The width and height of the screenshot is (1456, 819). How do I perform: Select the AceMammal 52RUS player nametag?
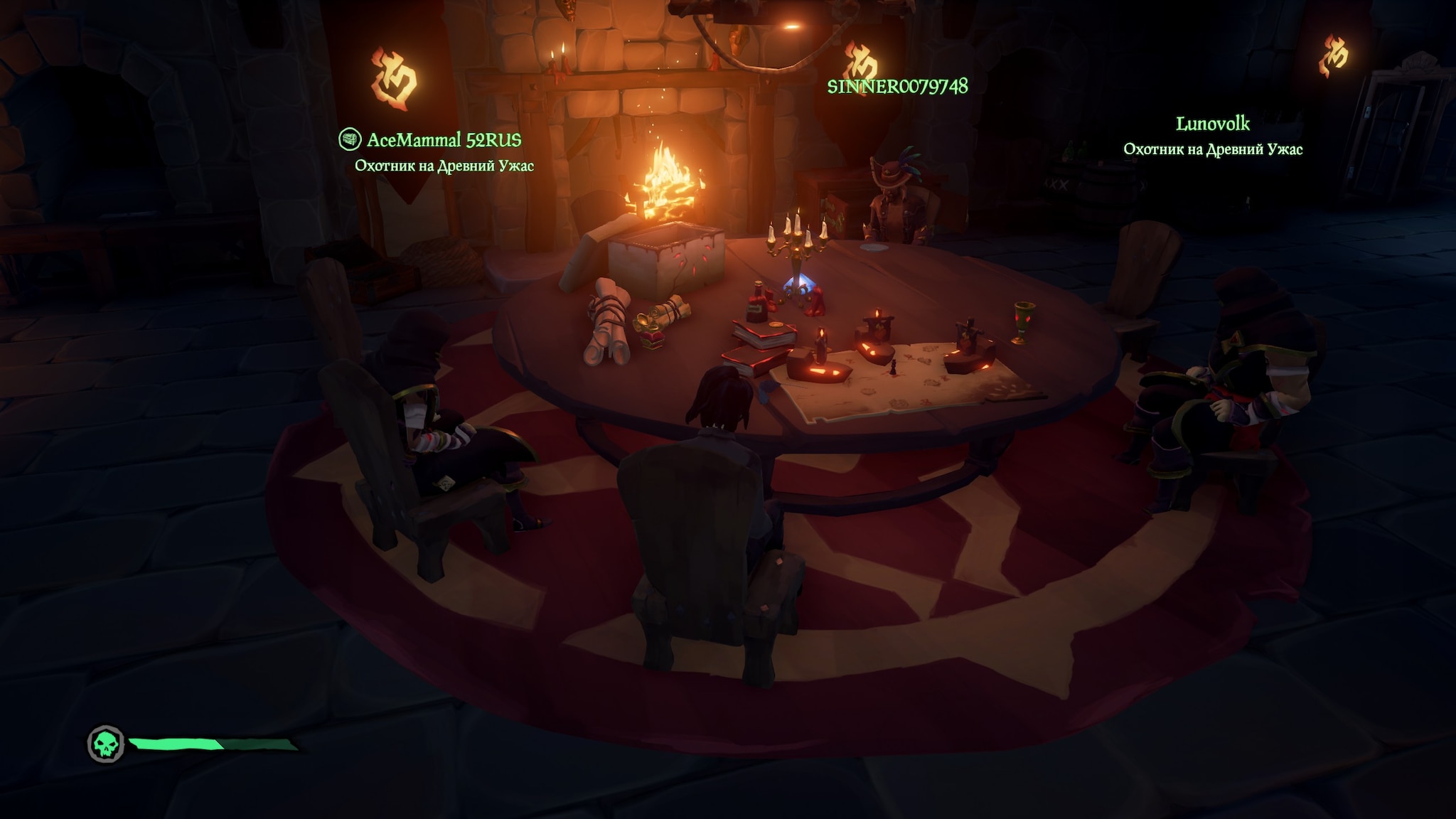(444, 140)
